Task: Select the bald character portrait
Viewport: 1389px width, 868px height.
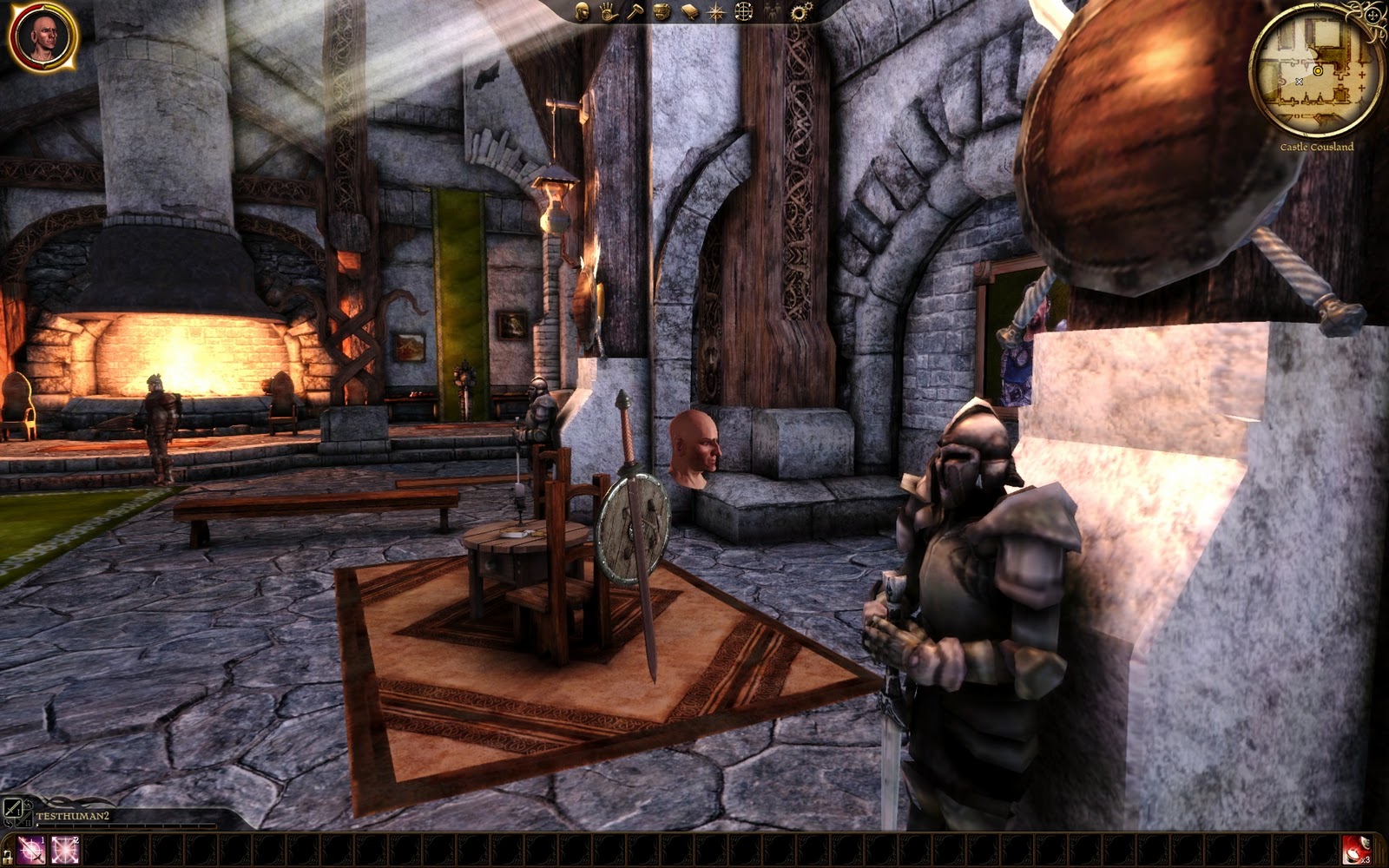Action: pyautogui.click(x=42, y=36)
